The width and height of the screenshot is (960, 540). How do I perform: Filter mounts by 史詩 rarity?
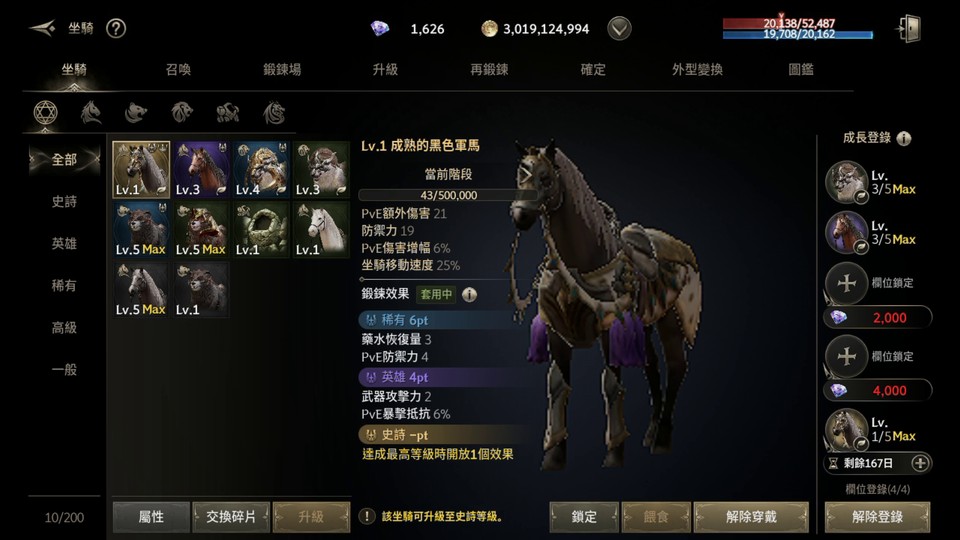64,201
